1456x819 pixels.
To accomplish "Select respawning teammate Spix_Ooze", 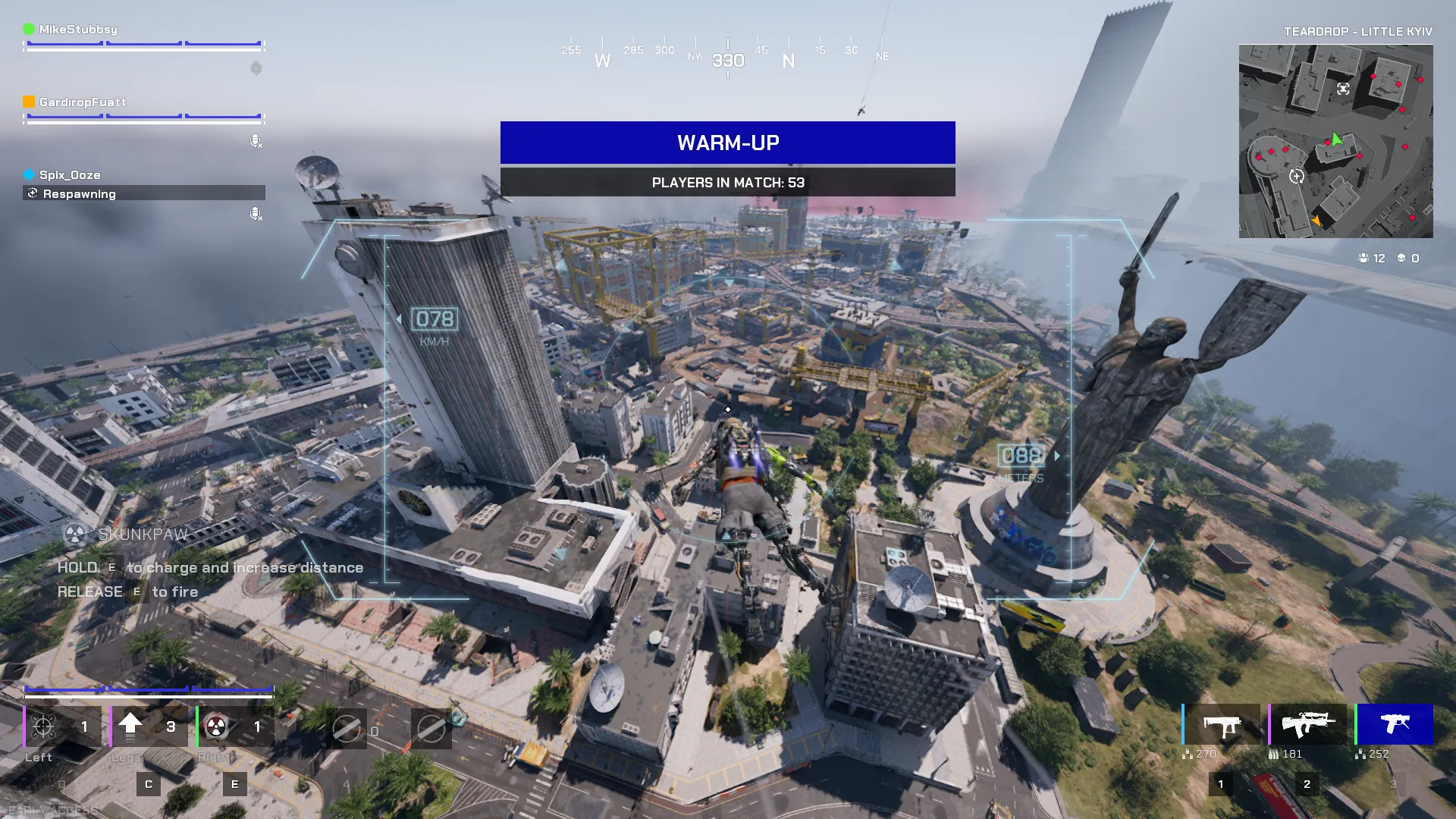I will click(x=70, y=175).
